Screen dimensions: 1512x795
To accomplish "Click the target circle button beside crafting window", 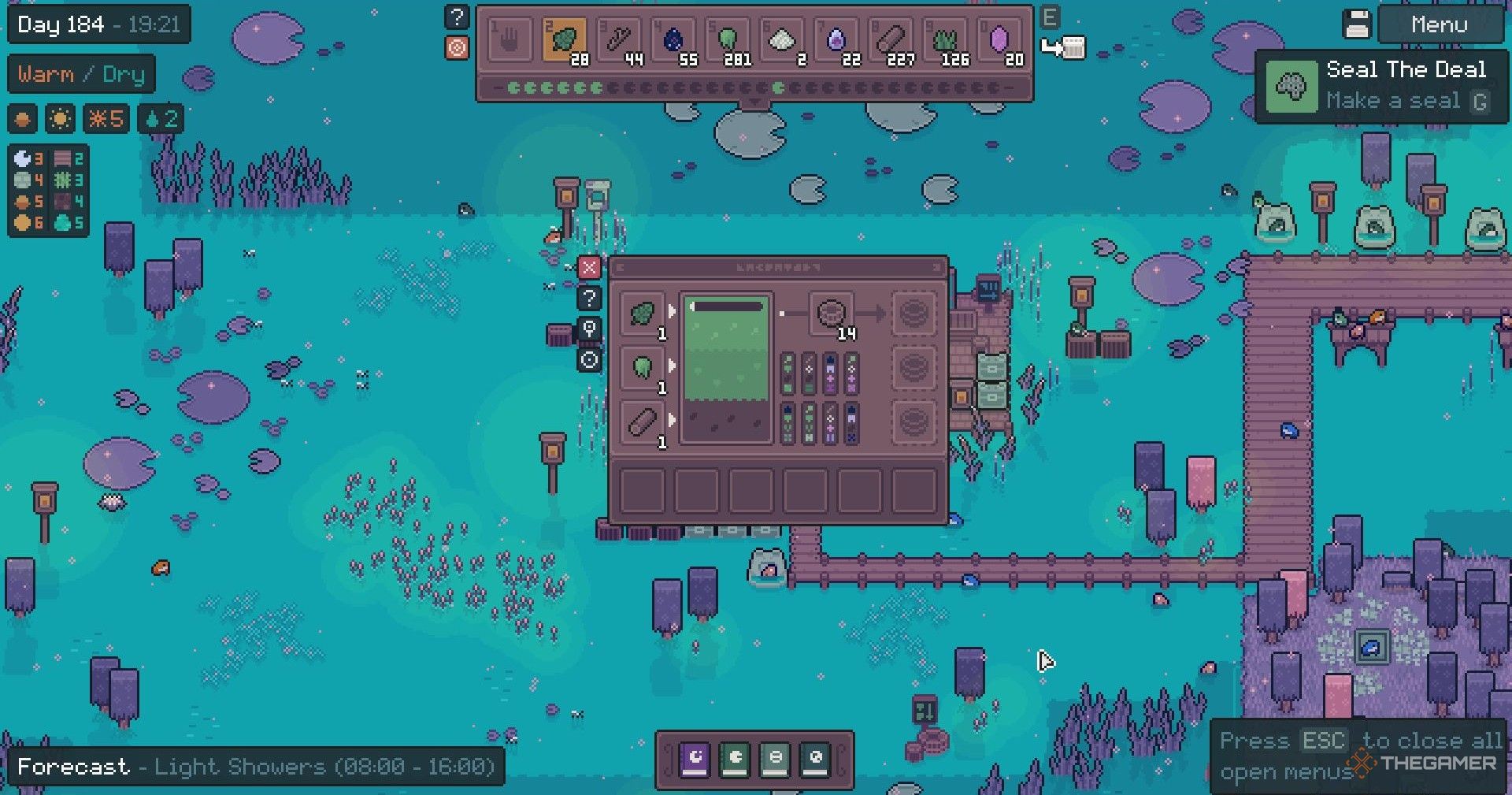I will tap(589, 361).
